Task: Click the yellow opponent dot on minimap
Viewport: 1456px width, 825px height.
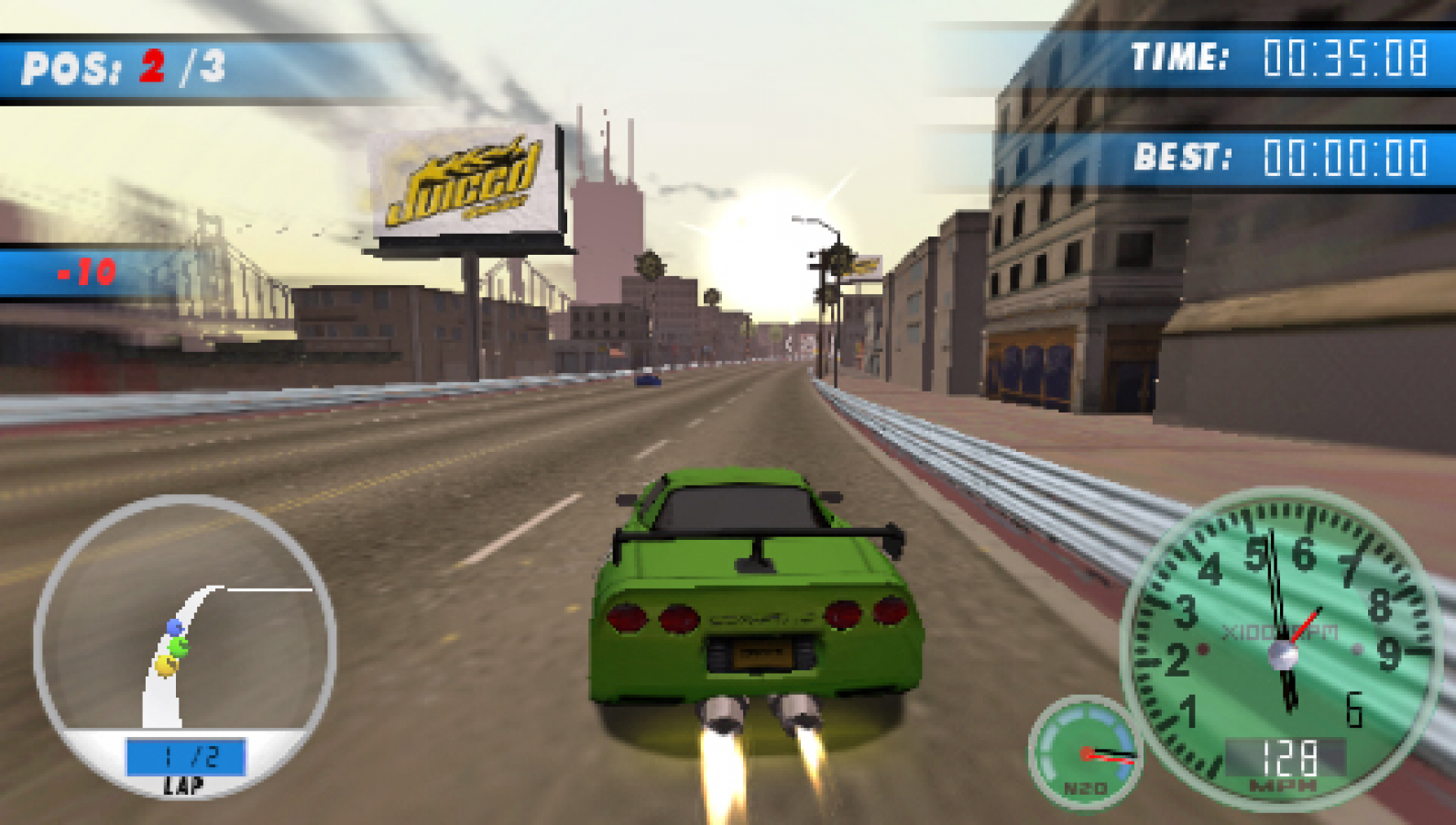Action: click(165, 665)
